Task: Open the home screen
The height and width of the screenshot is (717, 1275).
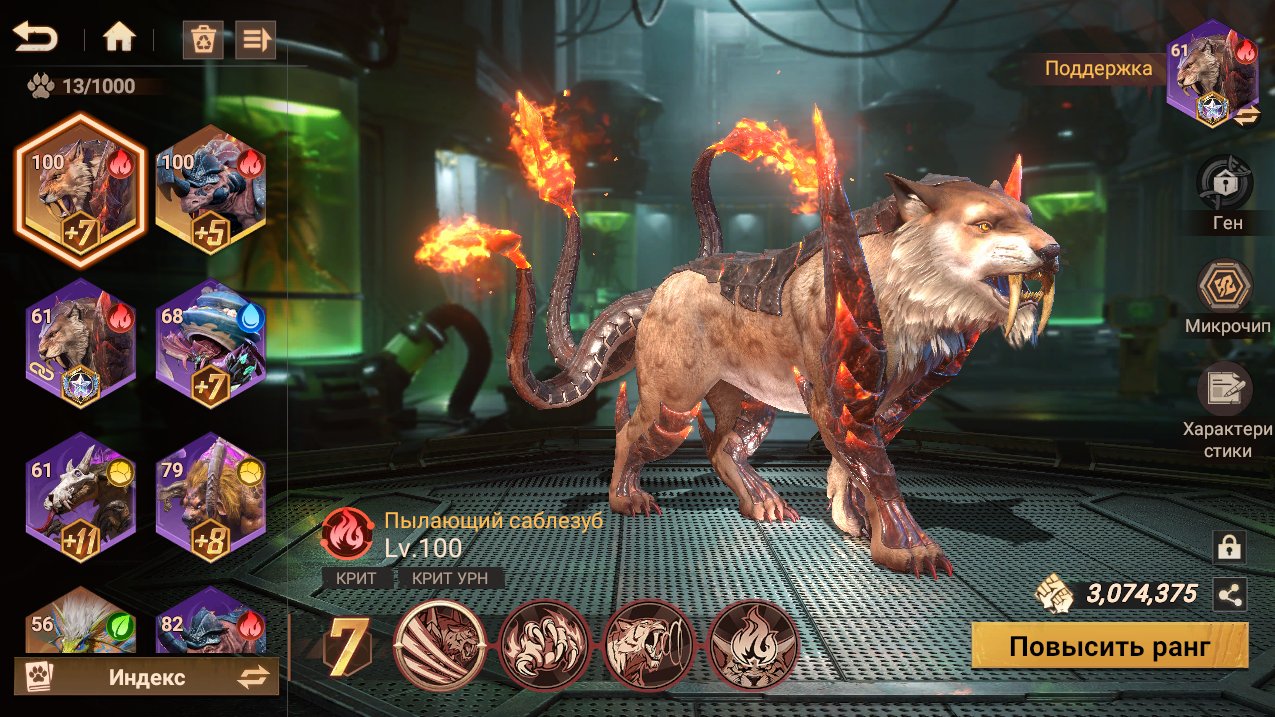Action: pyautogui.click(x=119, y=39)
